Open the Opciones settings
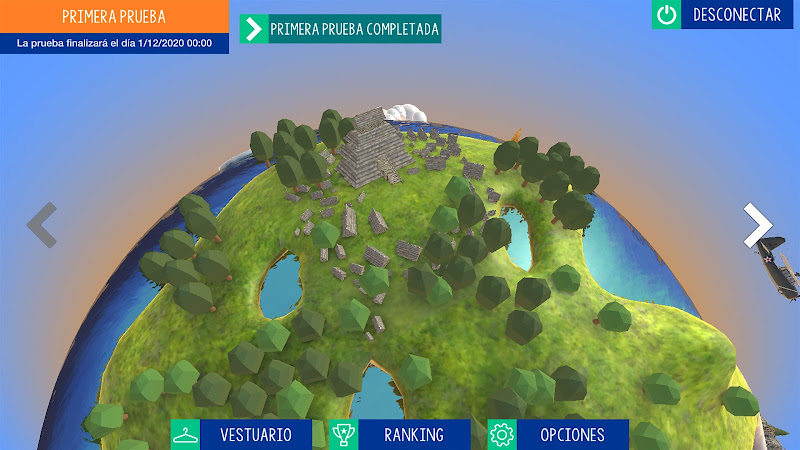 [558, 435]
